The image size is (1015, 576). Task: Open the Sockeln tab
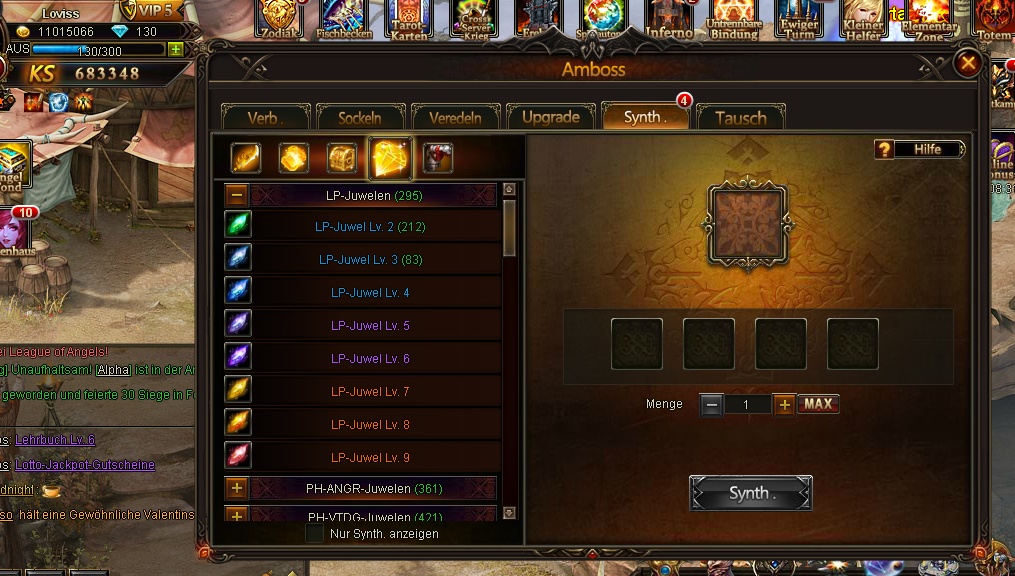(x=359, y=117)
